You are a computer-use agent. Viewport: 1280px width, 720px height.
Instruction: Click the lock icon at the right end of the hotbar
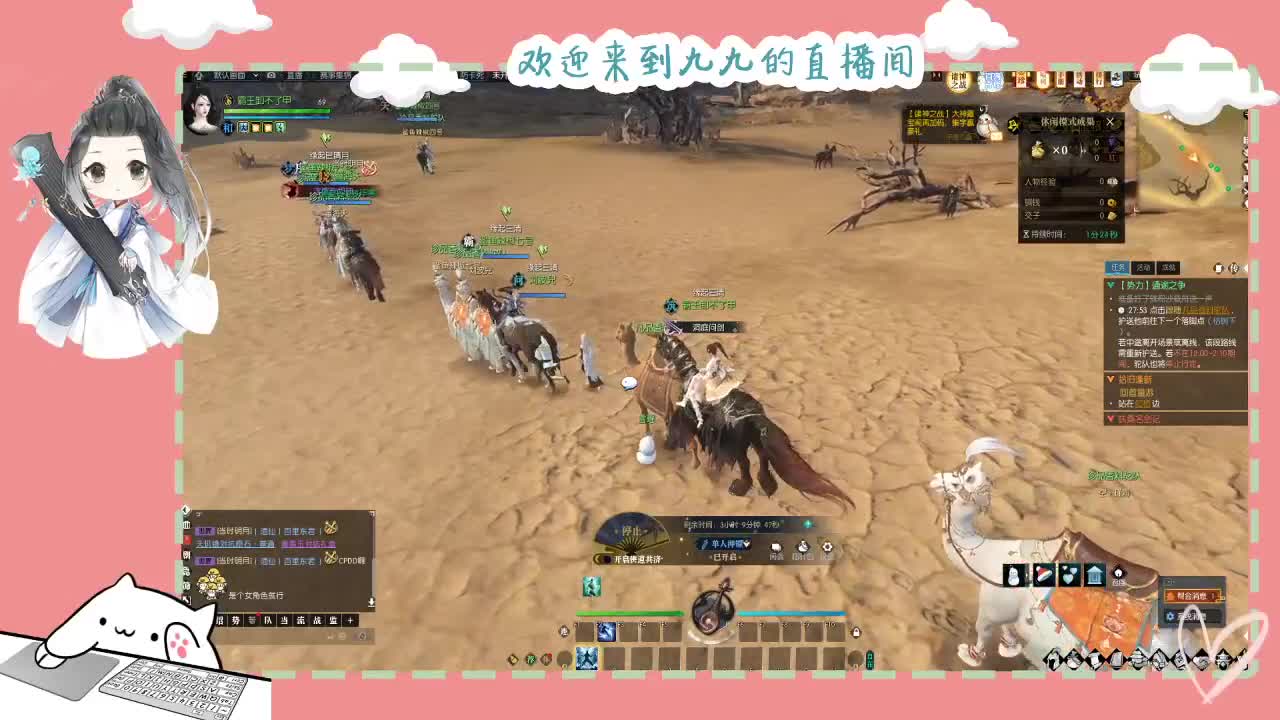click(x=856, y=632)
